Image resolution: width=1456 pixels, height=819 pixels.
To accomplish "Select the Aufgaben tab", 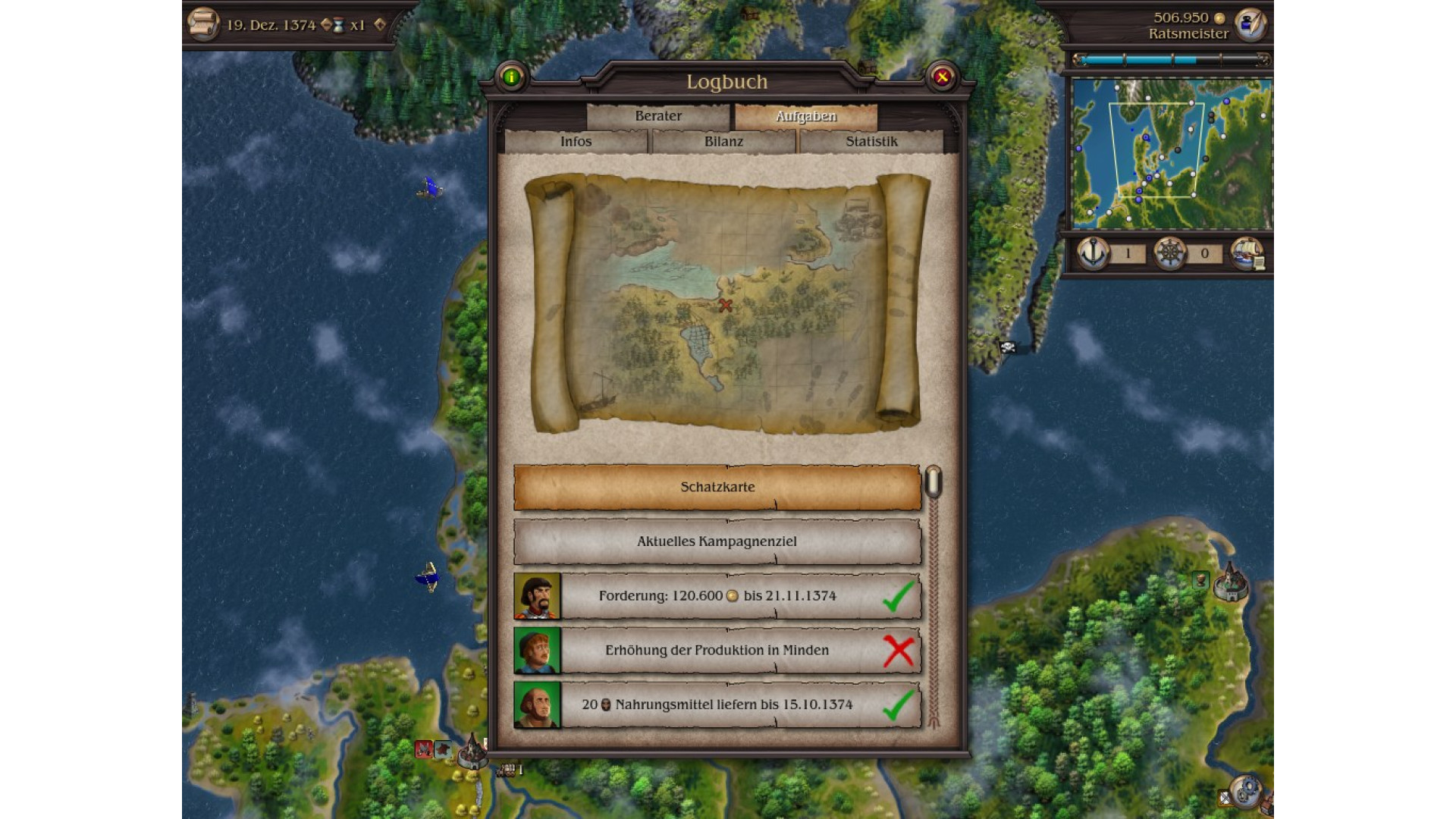I will 805,116.
